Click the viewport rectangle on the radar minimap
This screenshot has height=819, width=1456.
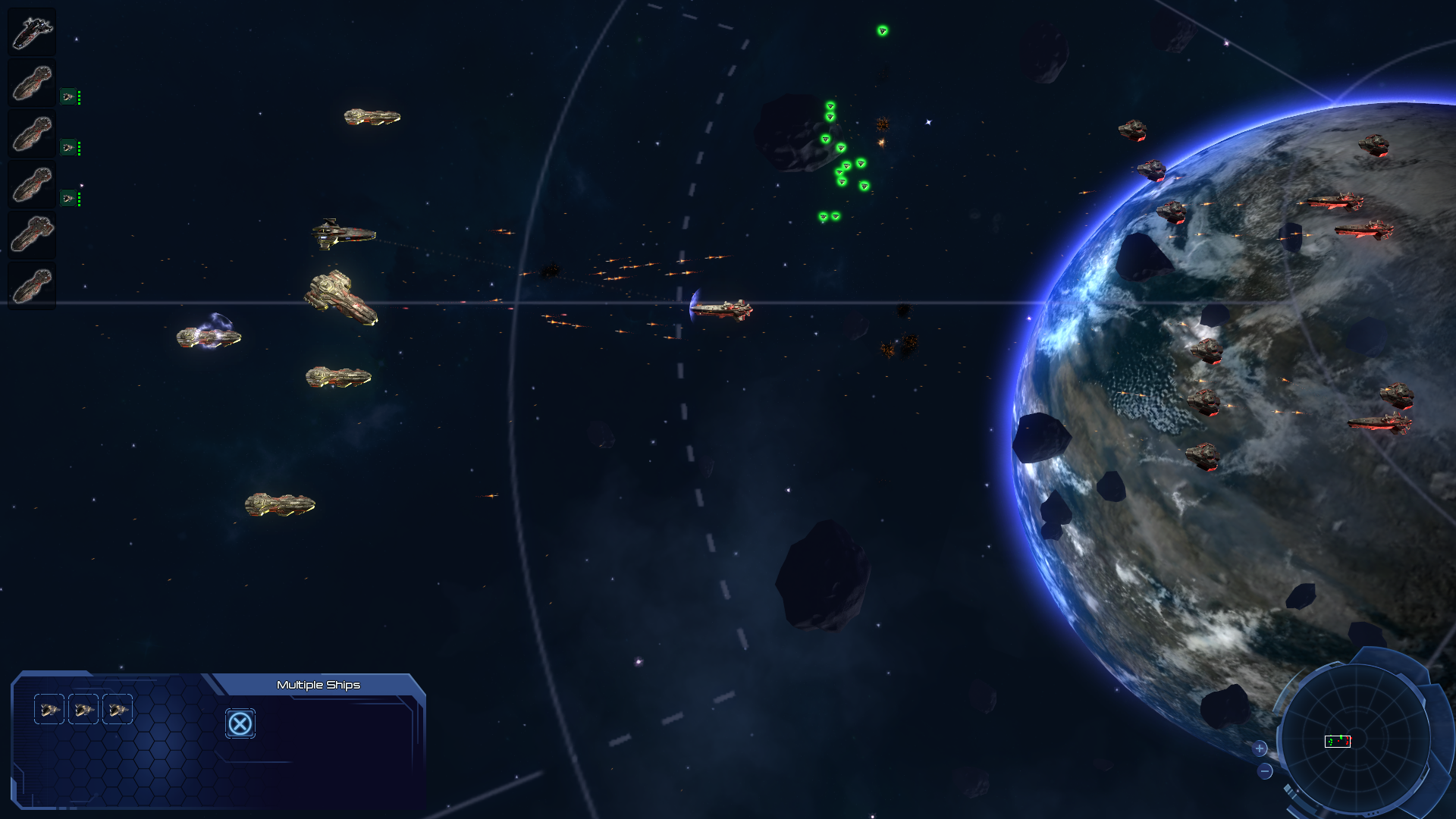1337,742
